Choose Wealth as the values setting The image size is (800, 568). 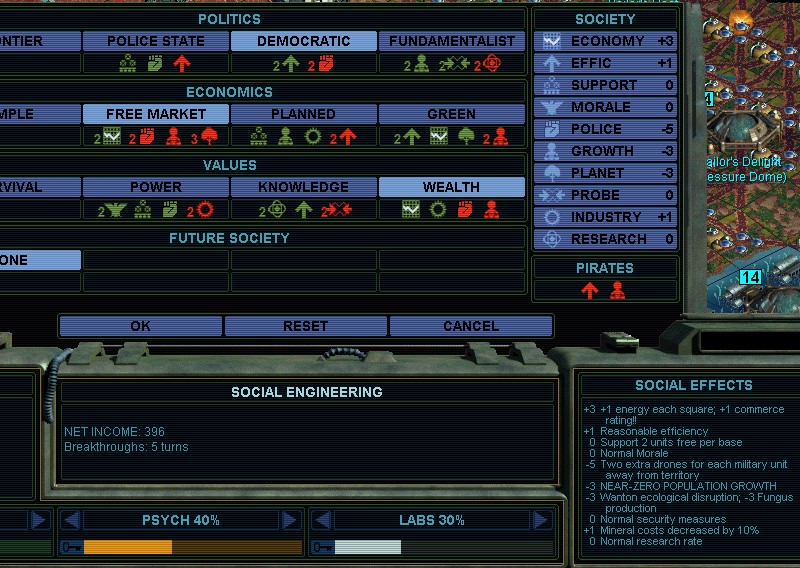tap(452, 187)
